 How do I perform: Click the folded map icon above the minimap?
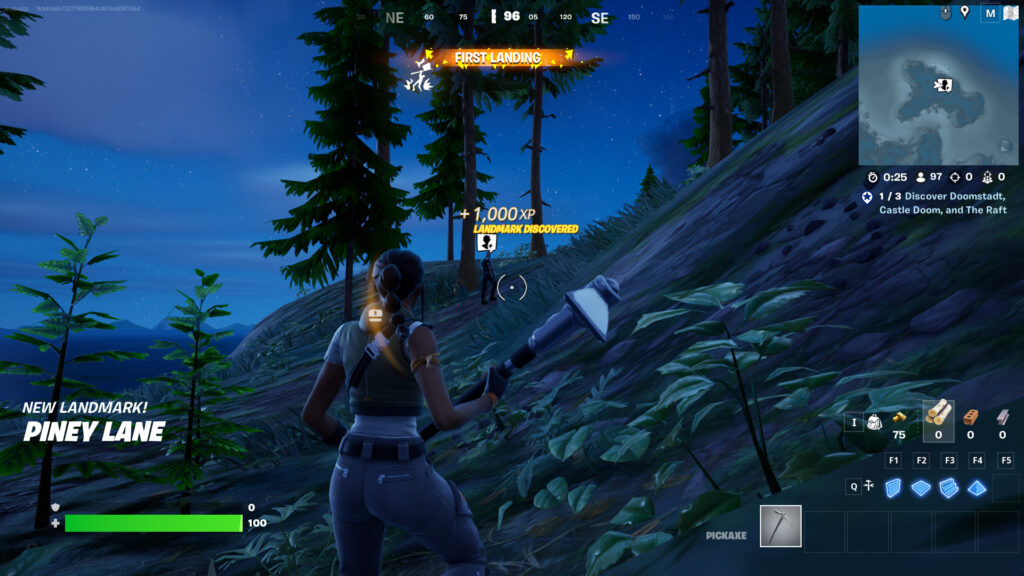(1009, 13)
